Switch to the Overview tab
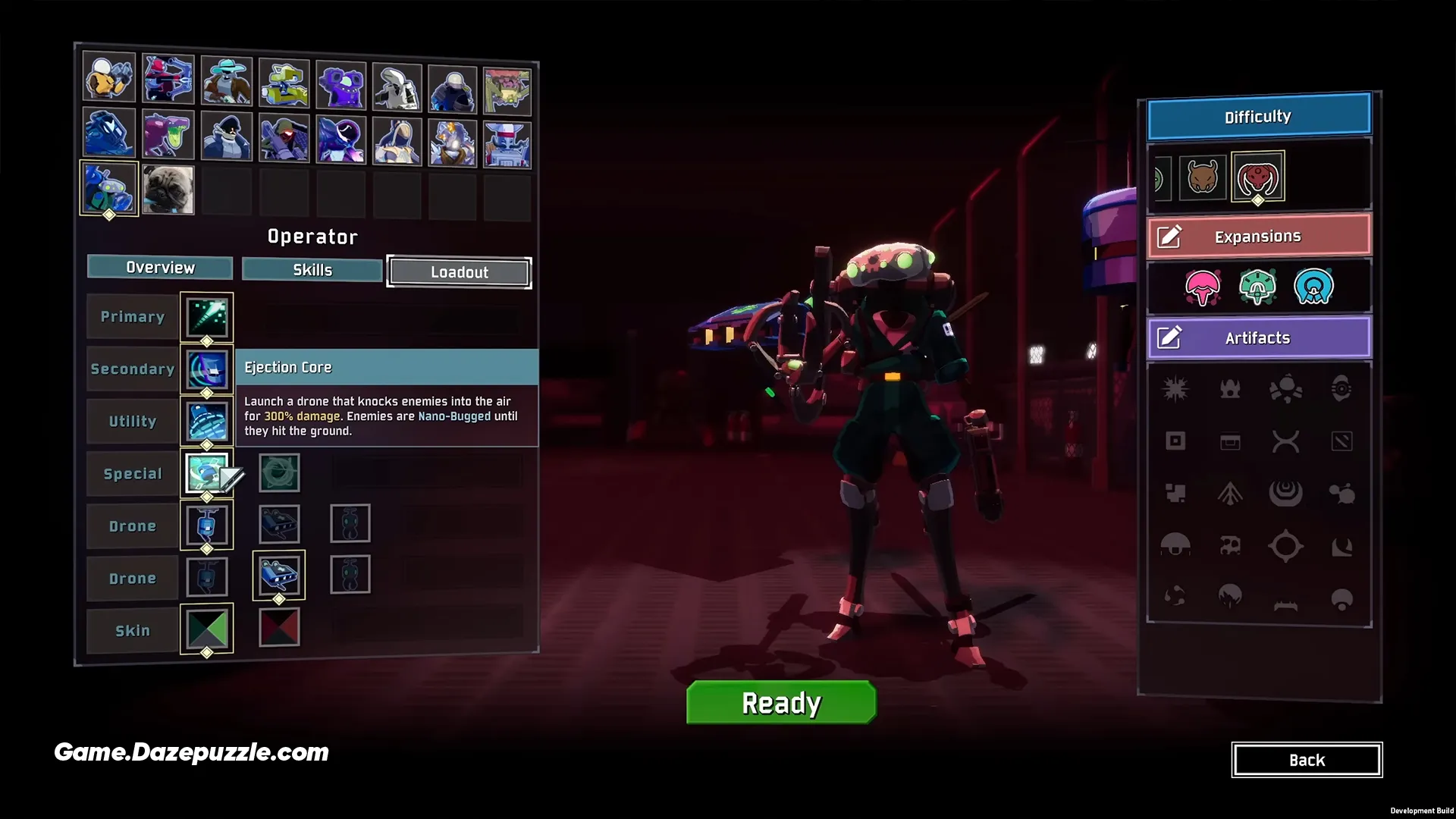Image resolution: width=1456 pixels, height=819 pixels. [159, 267]
